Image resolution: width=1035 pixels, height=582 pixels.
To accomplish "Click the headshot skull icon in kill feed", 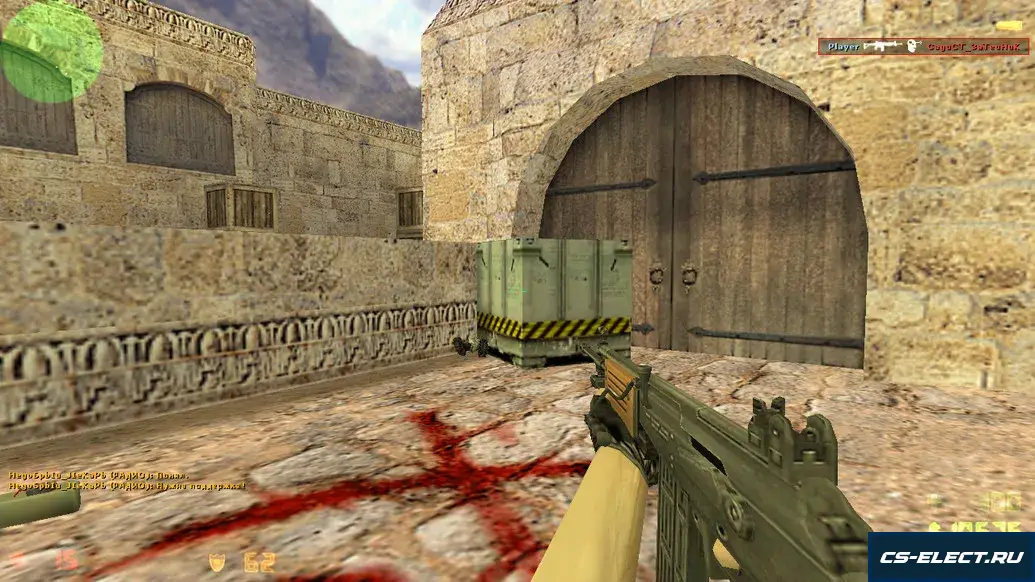I will [x=912, y=46].
